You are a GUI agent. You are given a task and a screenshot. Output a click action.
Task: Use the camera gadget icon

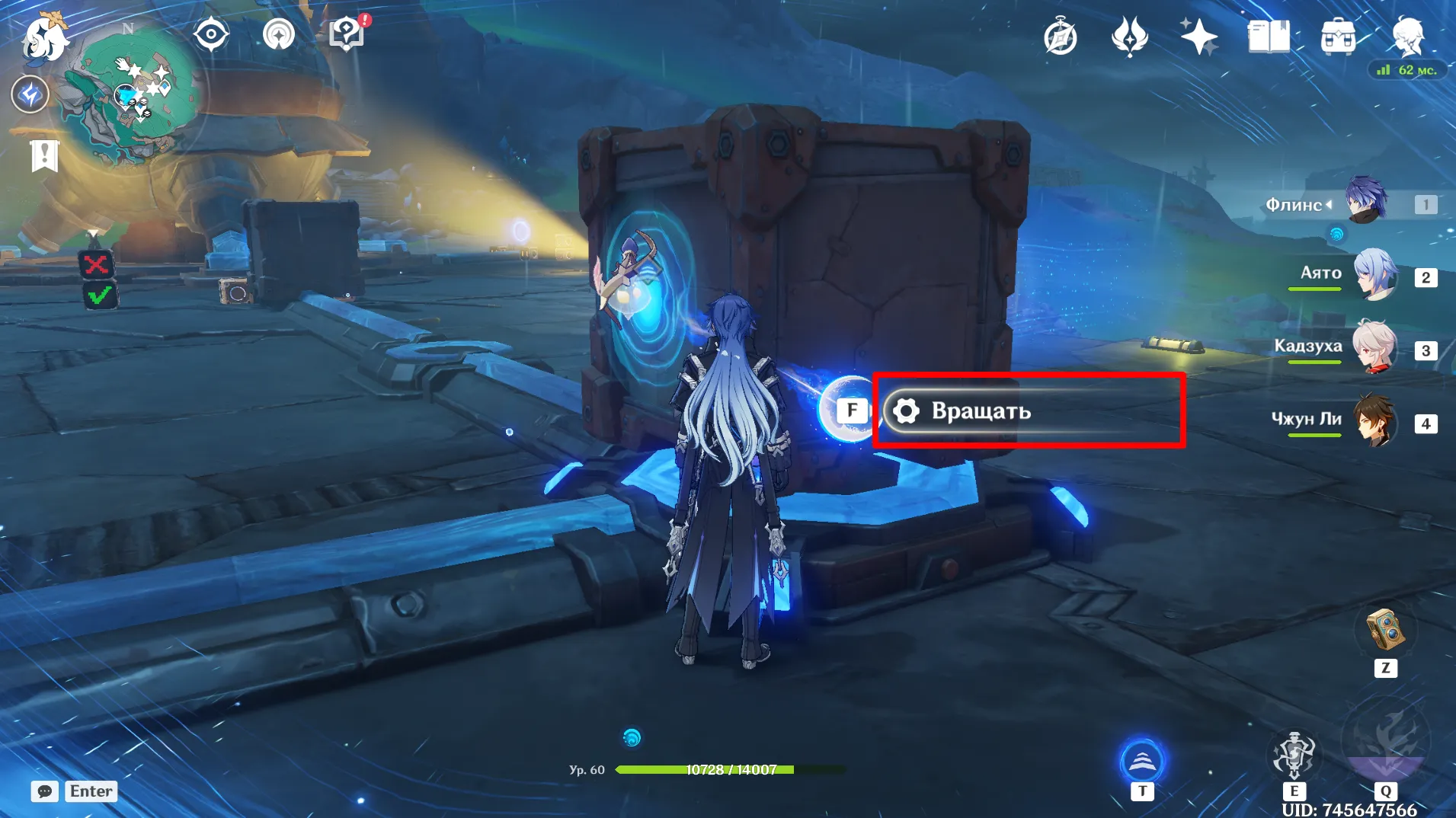[x=1385, y=631]
